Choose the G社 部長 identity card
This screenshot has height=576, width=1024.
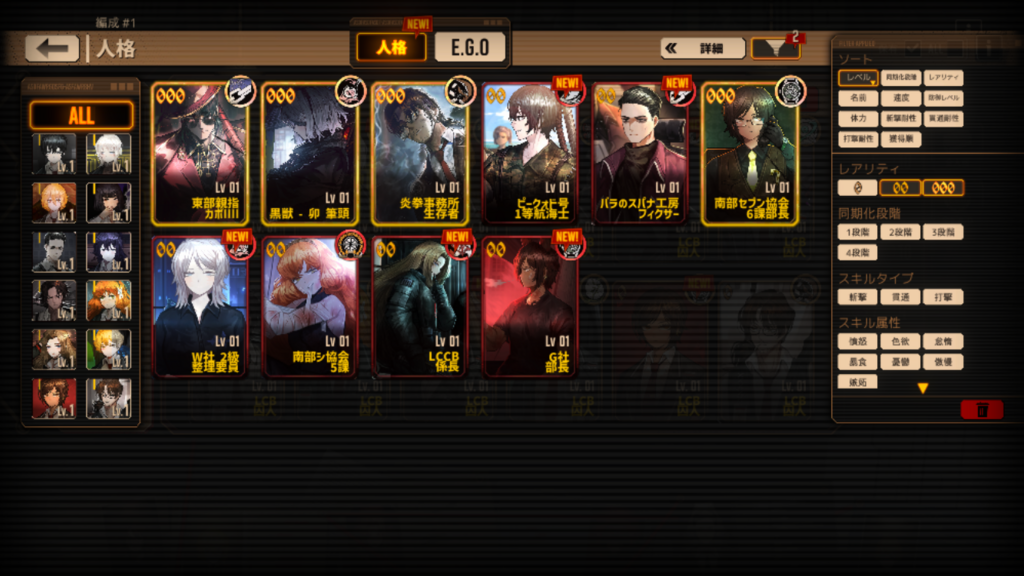[530, 306]
